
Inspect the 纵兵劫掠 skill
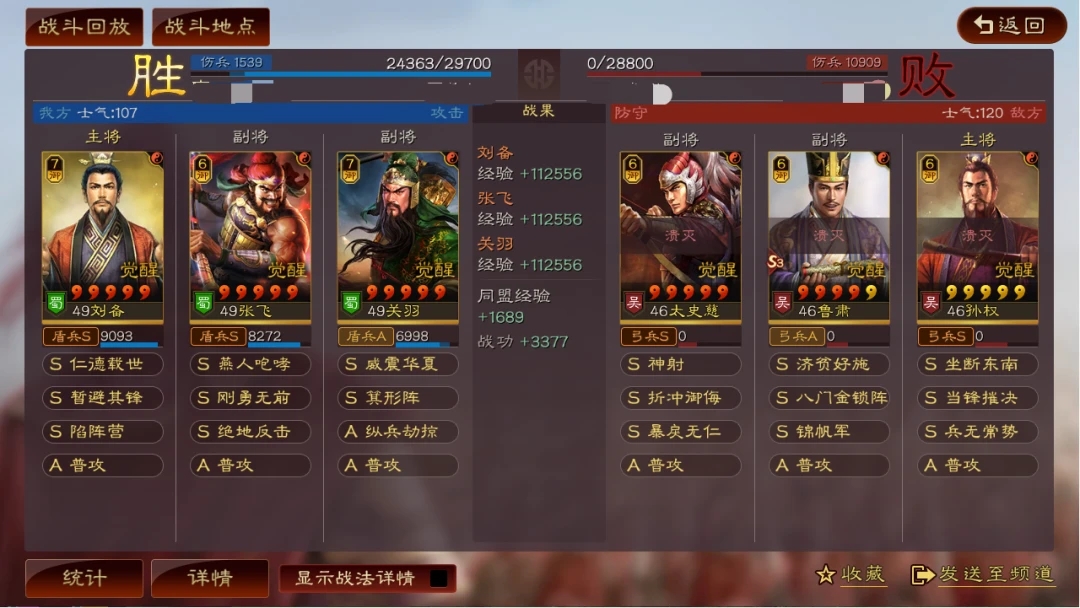[398, 431]
